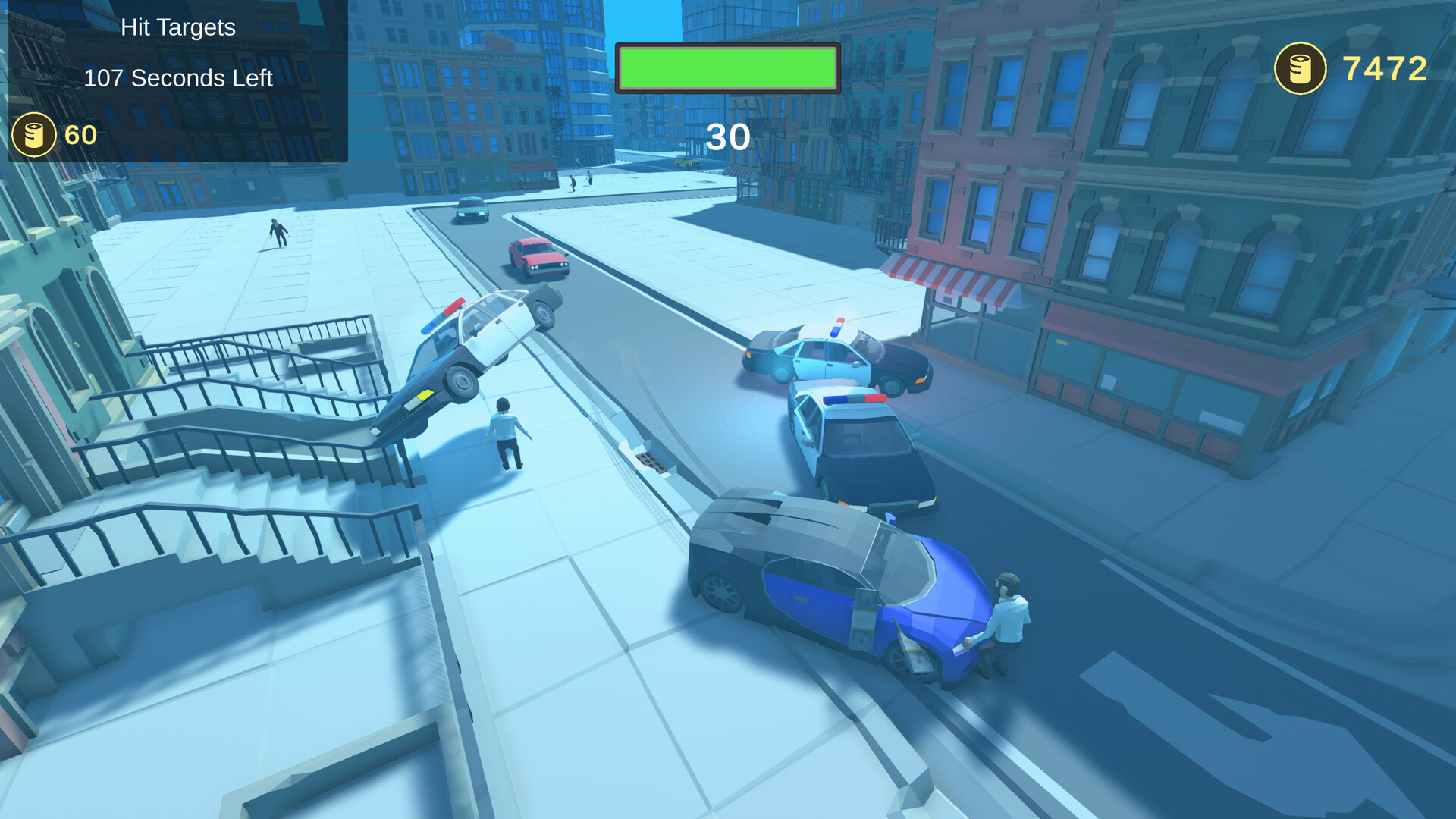Click the coin icon next to 60

coord(33,136)
